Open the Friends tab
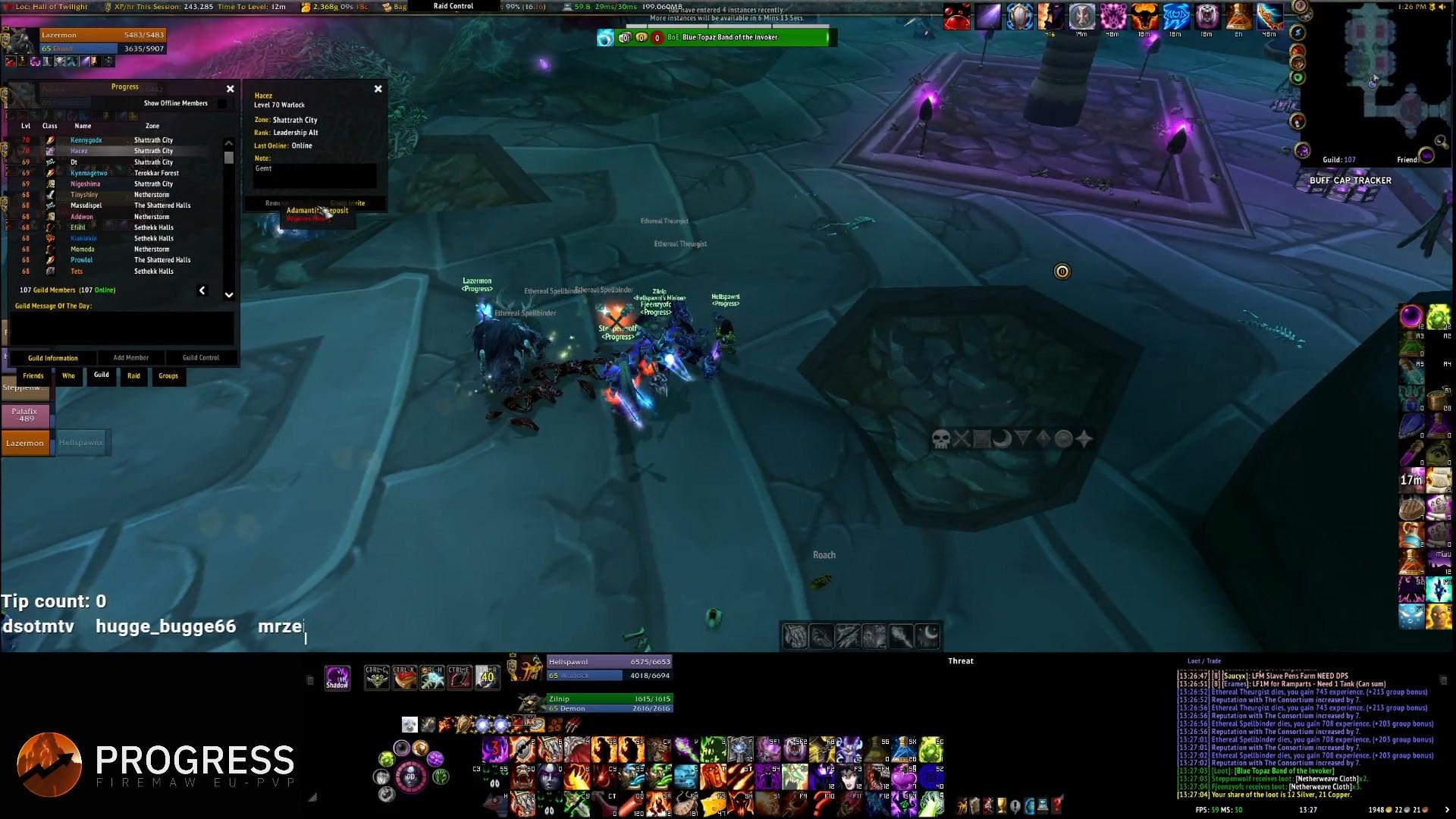The image size is (1456, 819). 33,375
